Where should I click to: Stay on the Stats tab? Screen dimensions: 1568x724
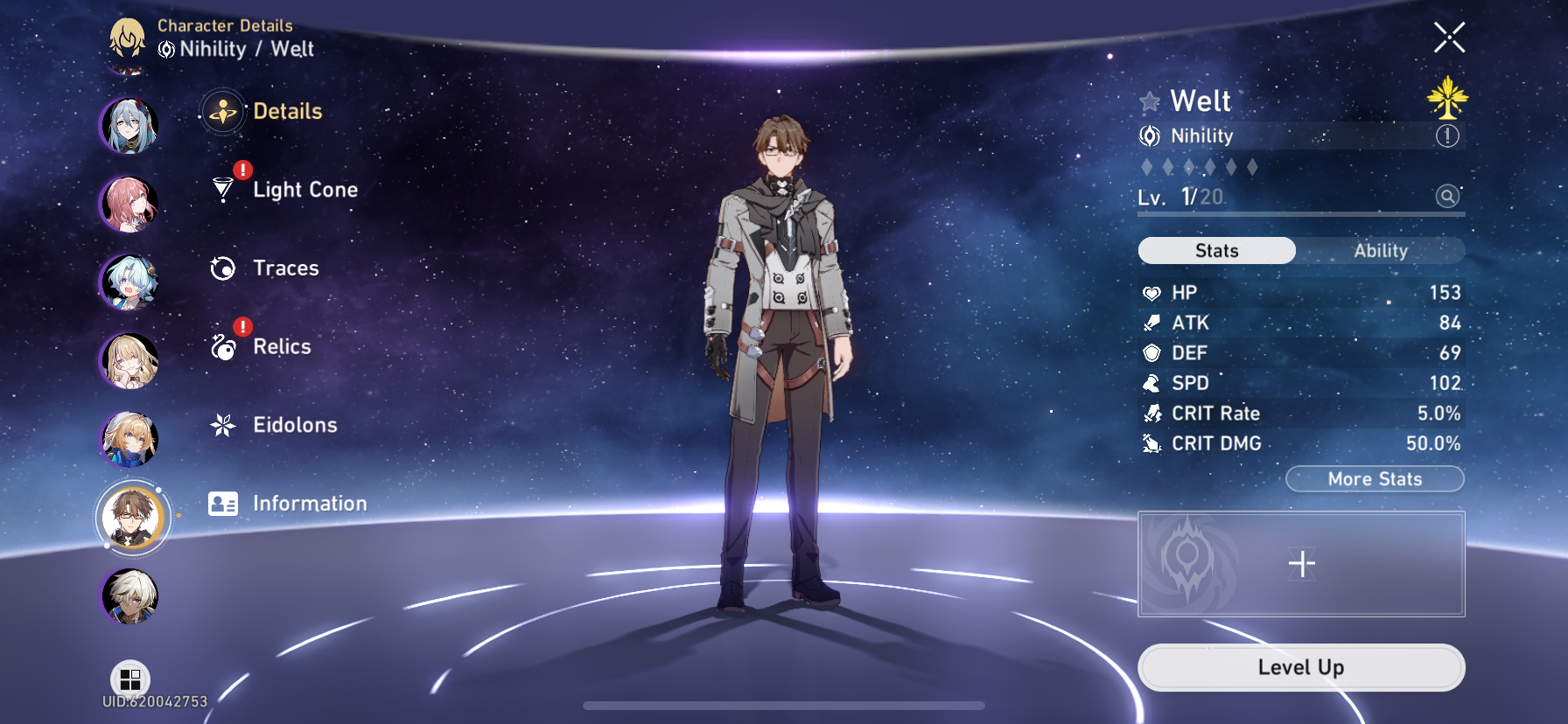coord(1215,251)
